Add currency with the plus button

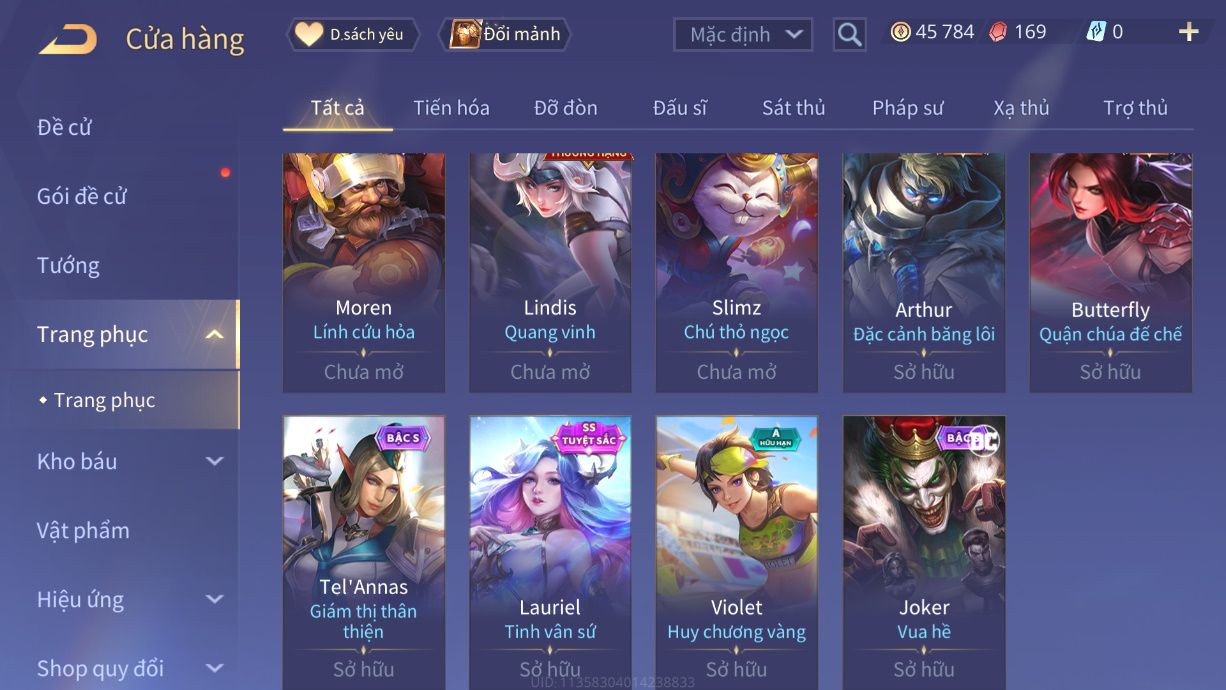coord(1188,33)
